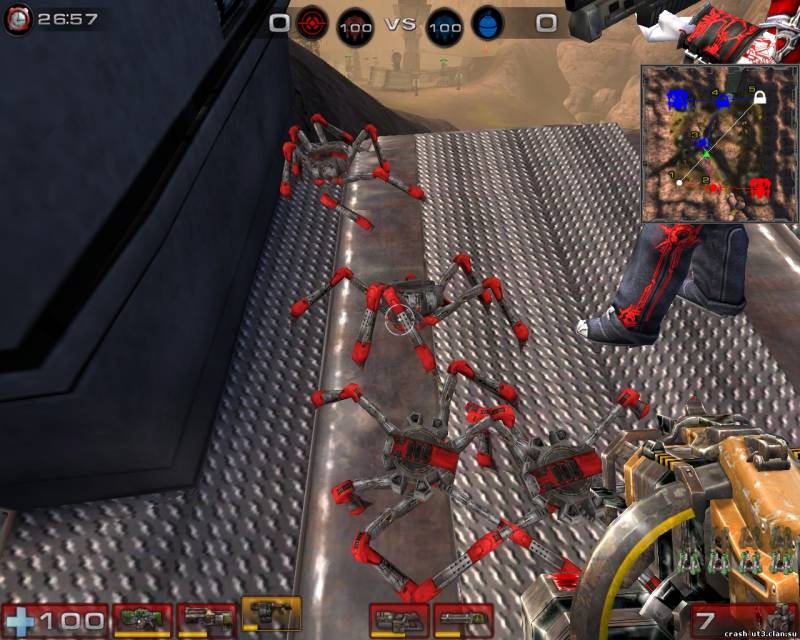The image size is (800, 640).
Task: Pick blue node 3 on the minimap
Action: tap(703, 144)
